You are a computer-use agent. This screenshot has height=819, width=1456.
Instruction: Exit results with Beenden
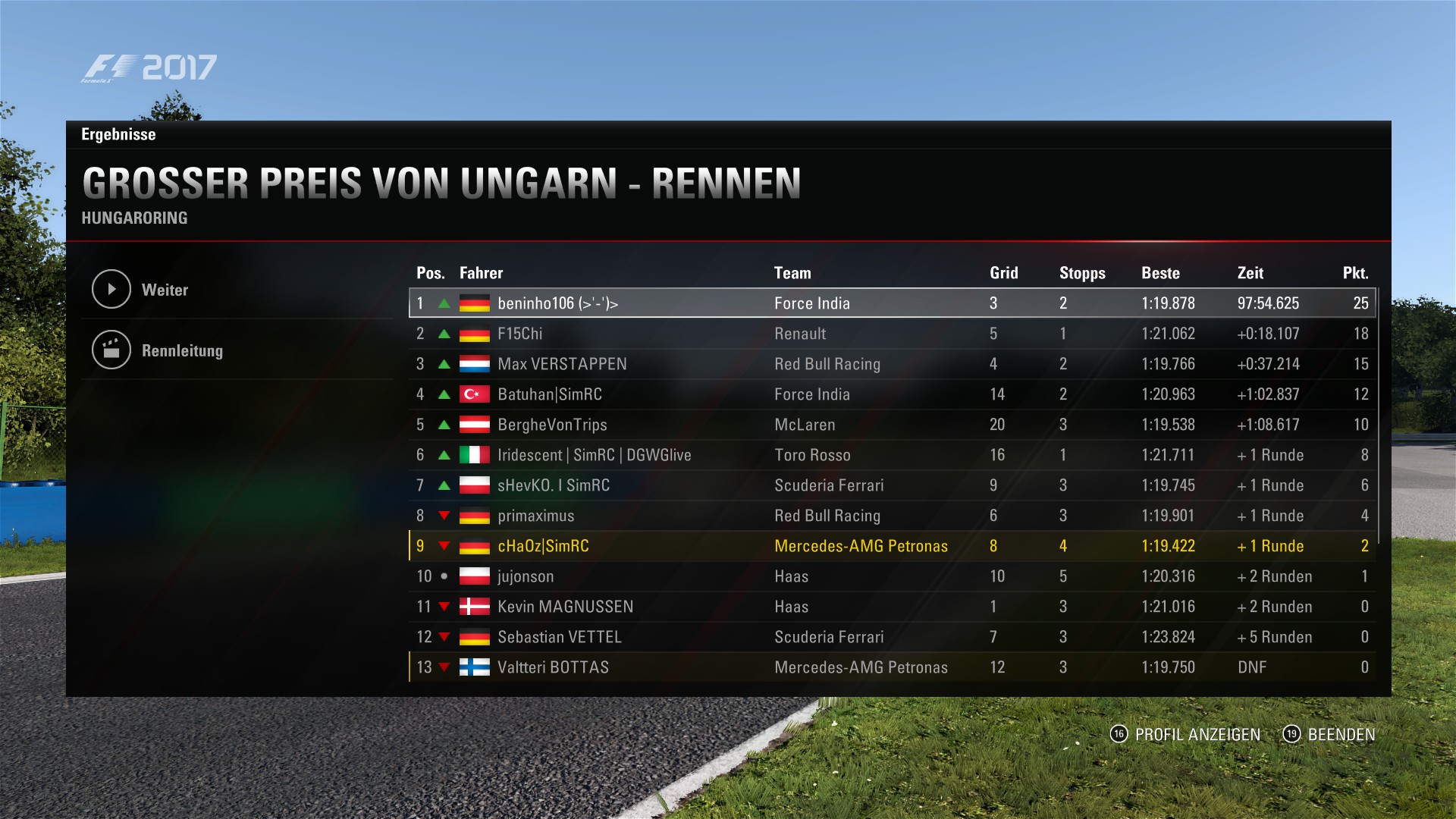[1329, 734]
